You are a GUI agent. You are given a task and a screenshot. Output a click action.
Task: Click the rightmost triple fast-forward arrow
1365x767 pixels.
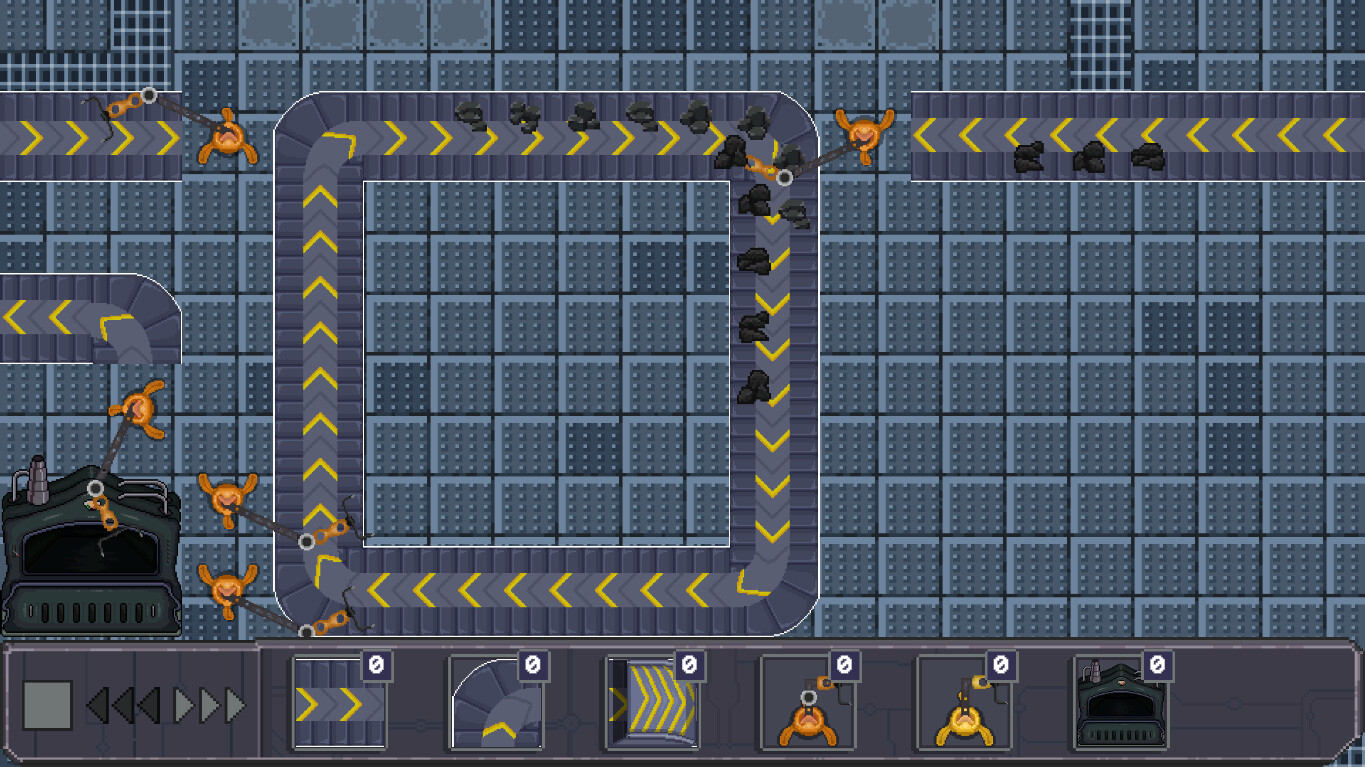tap(232, 705)
